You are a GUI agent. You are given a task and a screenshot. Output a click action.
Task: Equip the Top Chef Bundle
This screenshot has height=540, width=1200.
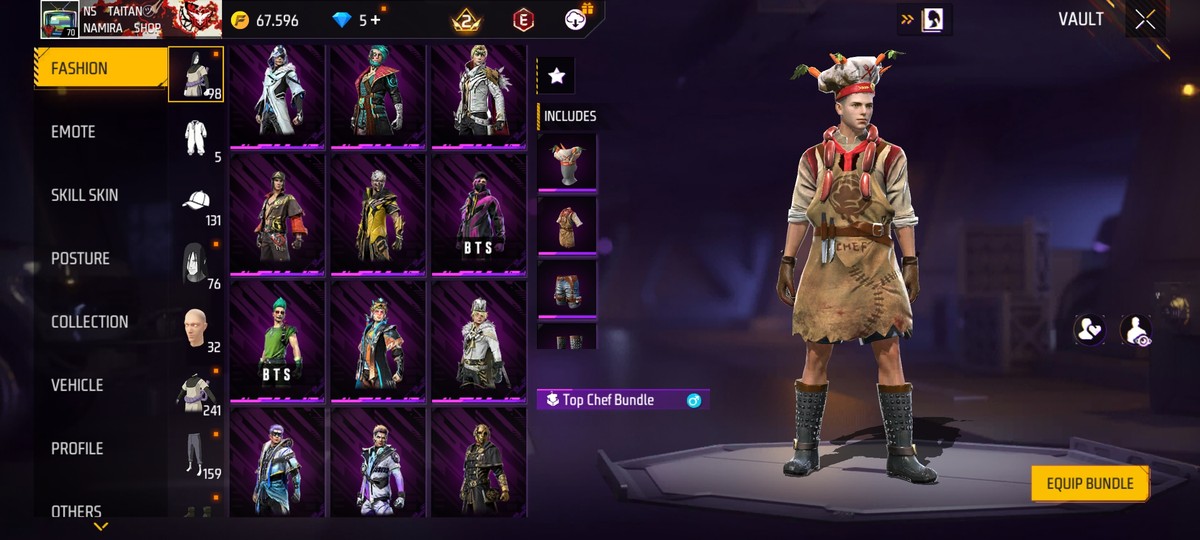coord(1090,484)
